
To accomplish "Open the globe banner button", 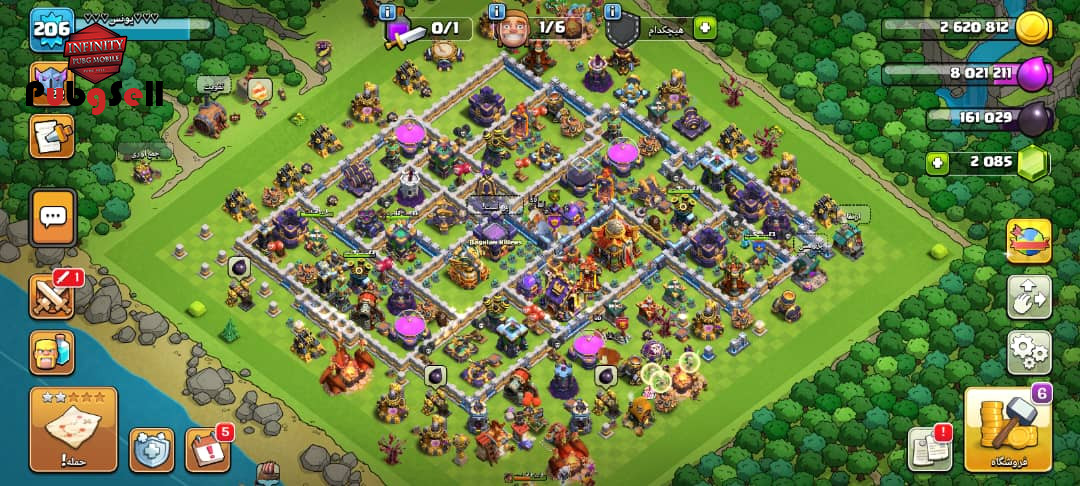I will click(x=1029, y=241).
